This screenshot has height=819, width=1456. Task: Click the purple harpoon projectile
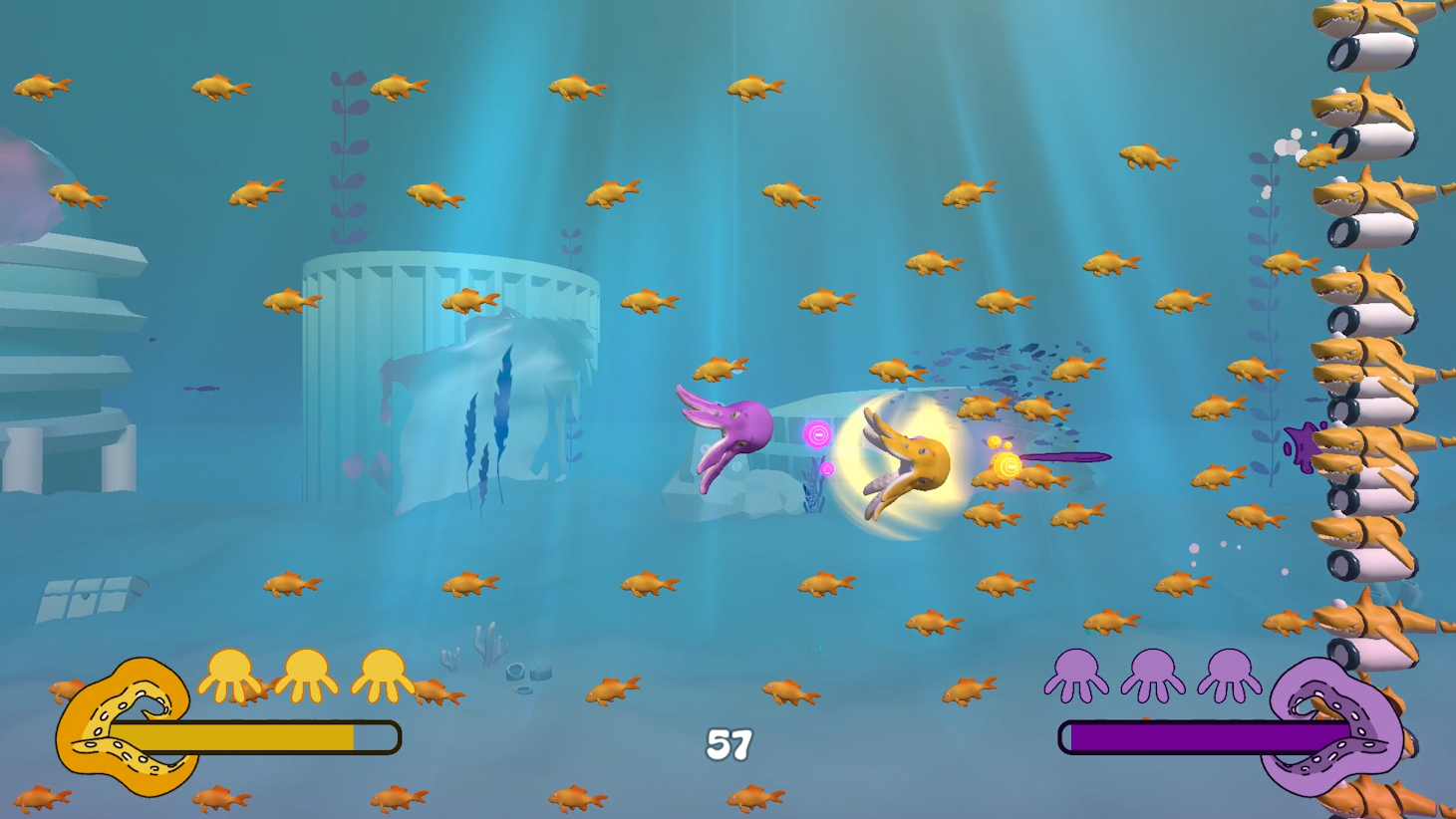1066,456
